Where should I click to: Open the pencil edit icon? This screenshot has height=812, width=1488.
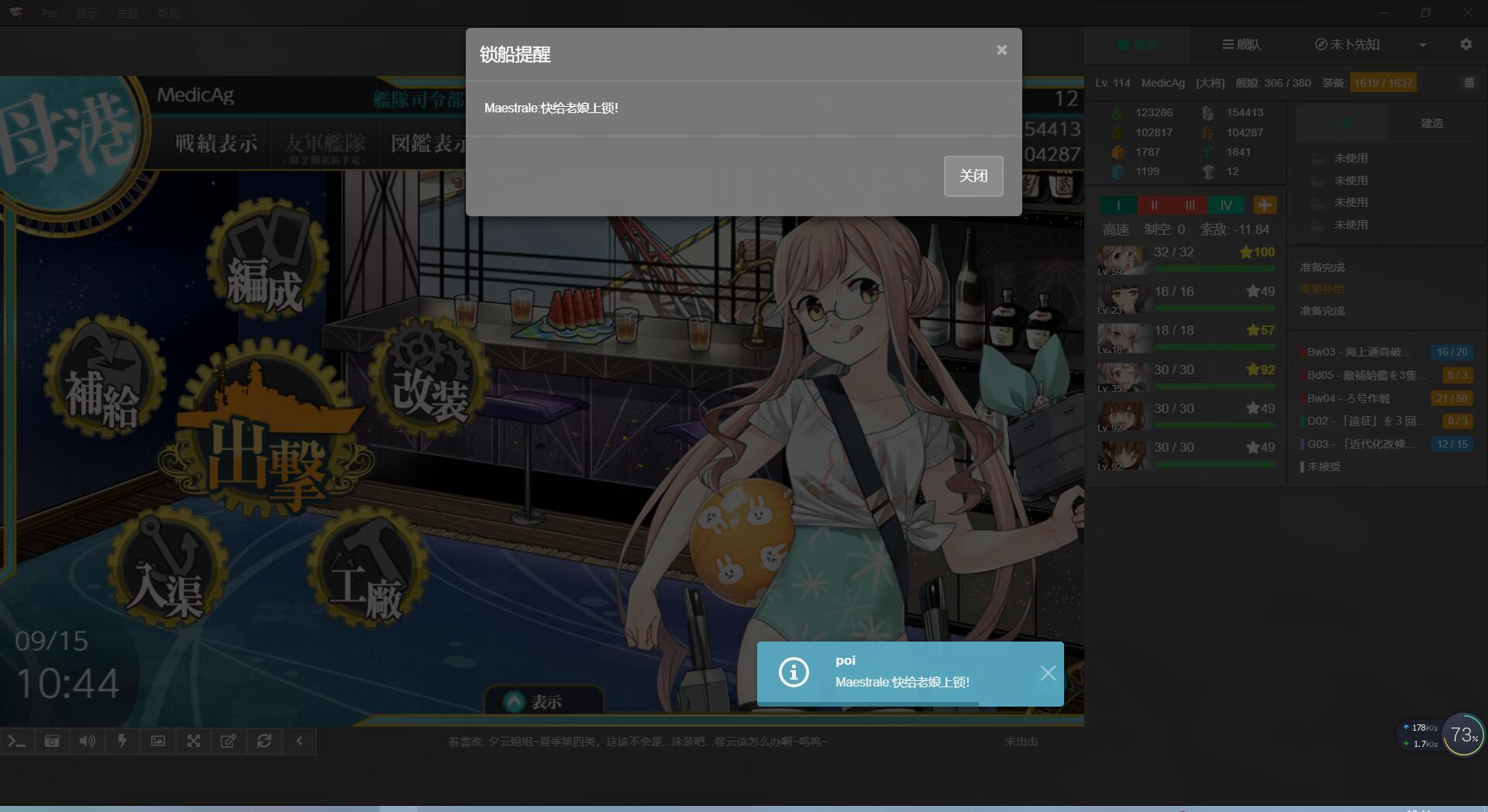pyautogui.click(x=229, y=741)
